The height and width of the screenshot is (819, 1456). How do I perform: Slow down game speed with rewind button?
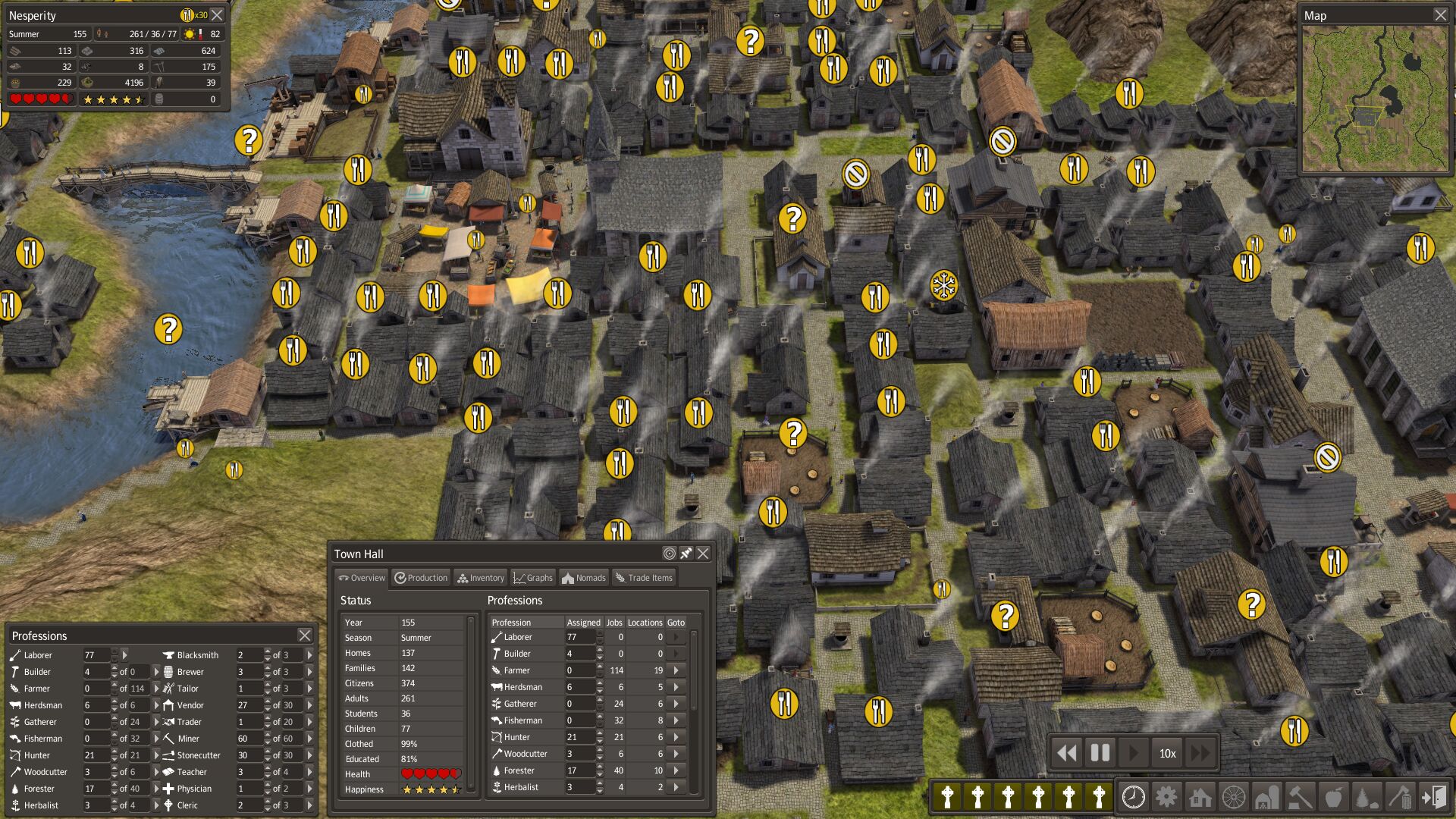click(1066, 753)
